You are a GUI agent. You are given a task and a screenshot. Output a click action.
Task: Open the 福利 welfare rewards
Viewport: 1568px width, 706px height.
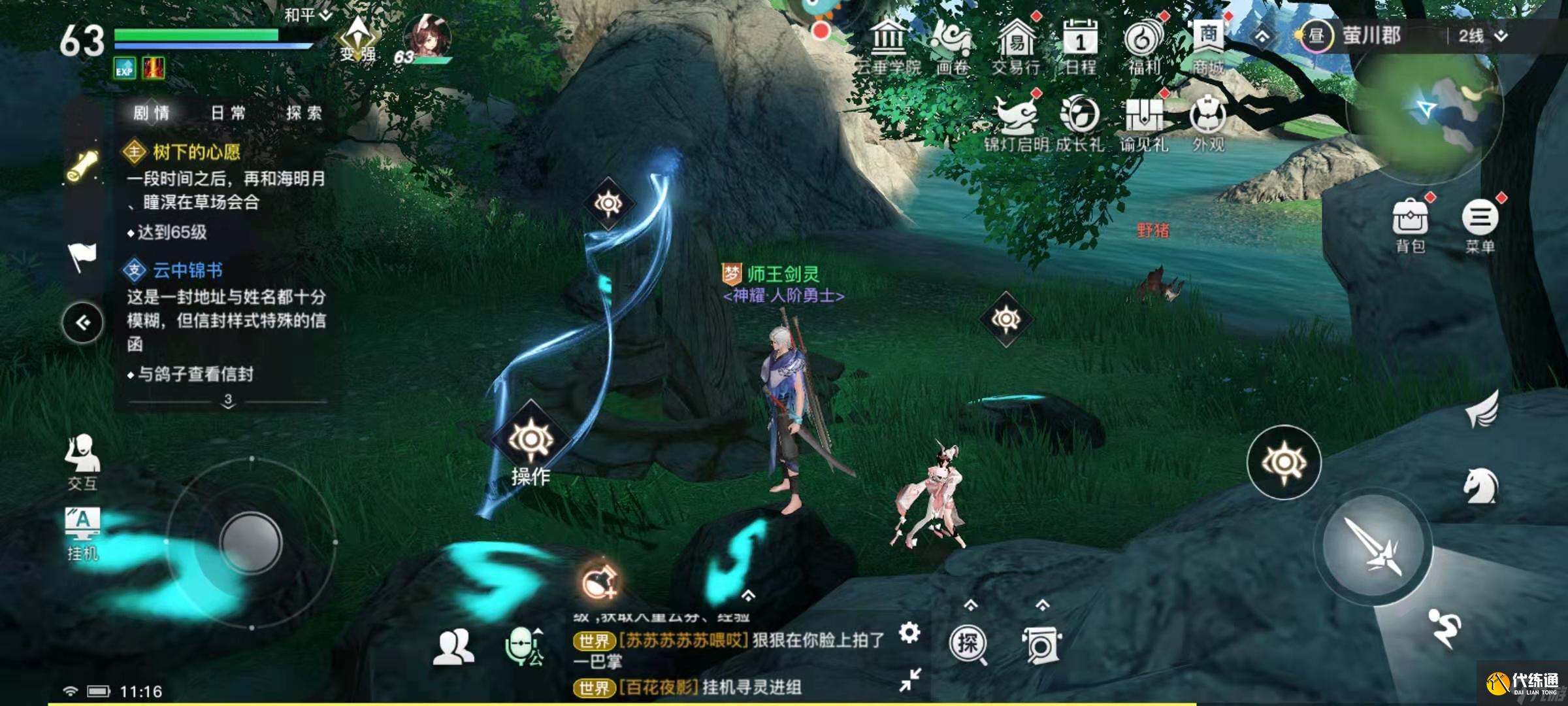tap(1144, 46)
